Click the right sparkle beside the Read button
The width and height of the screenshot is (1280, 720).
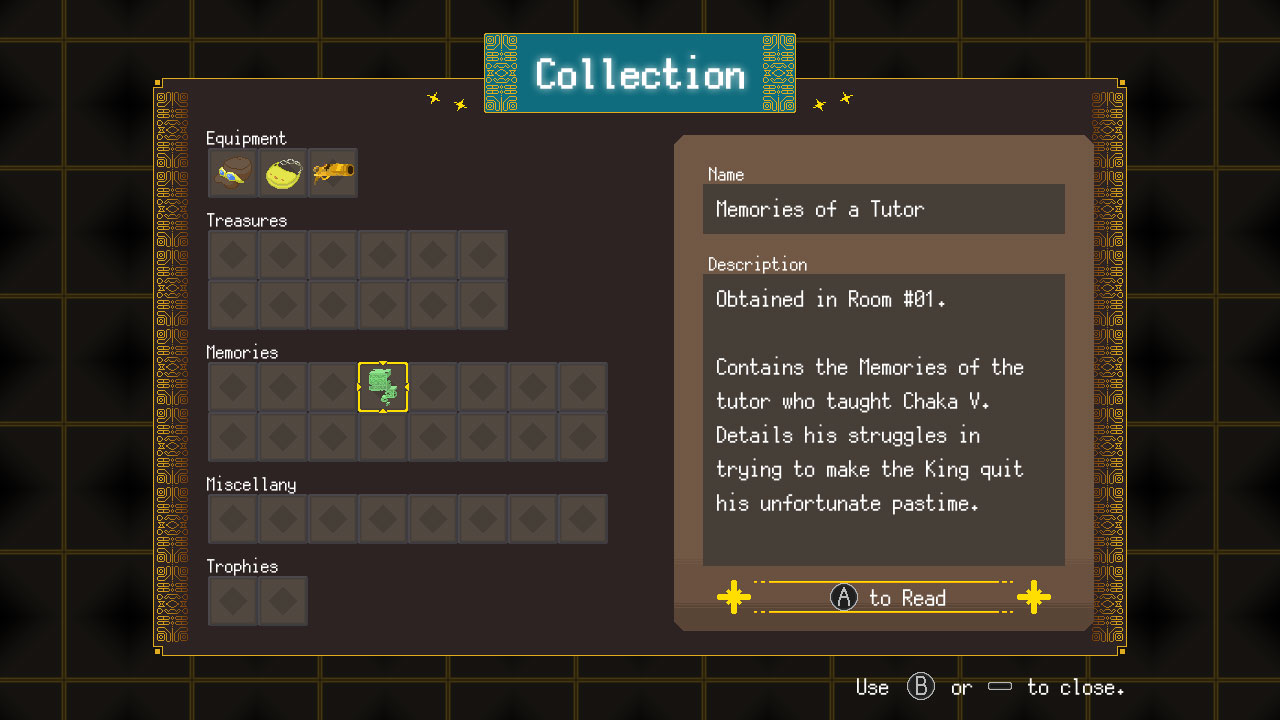pyautogui.click(x=1034, y=597)
